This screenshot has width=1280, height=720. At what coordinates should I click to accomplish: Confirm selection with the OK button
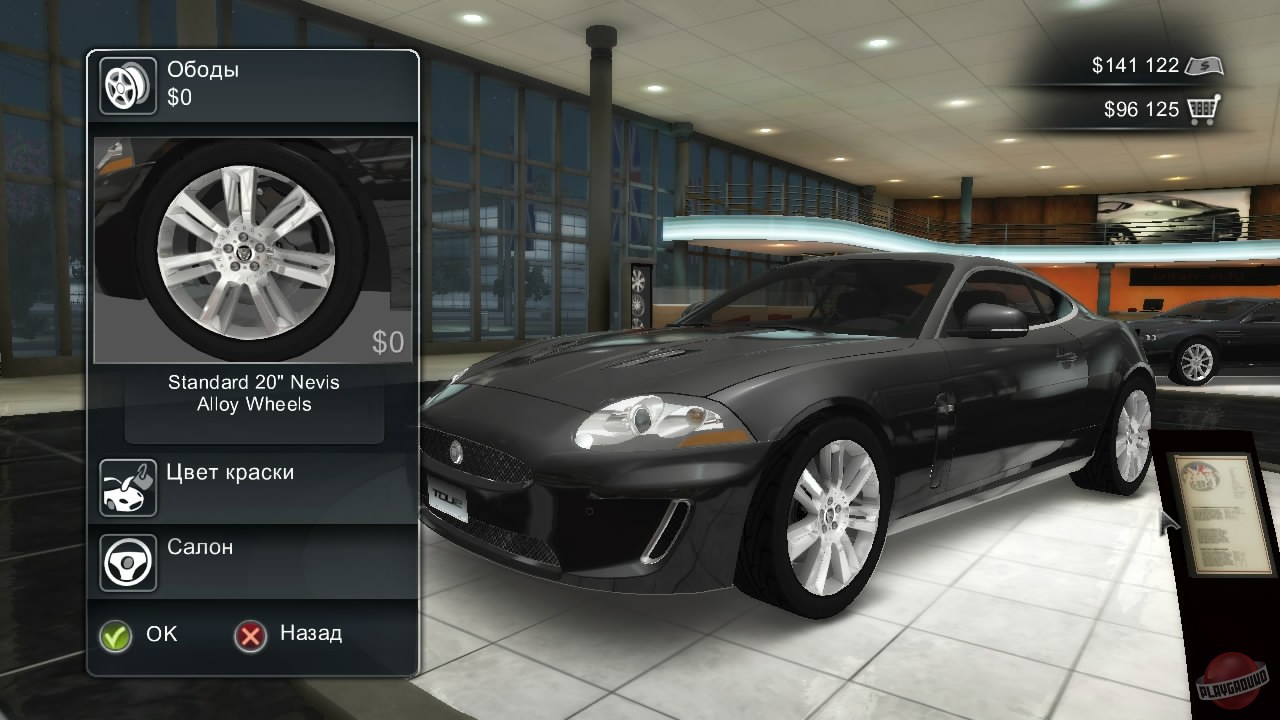tap(139, 634)
